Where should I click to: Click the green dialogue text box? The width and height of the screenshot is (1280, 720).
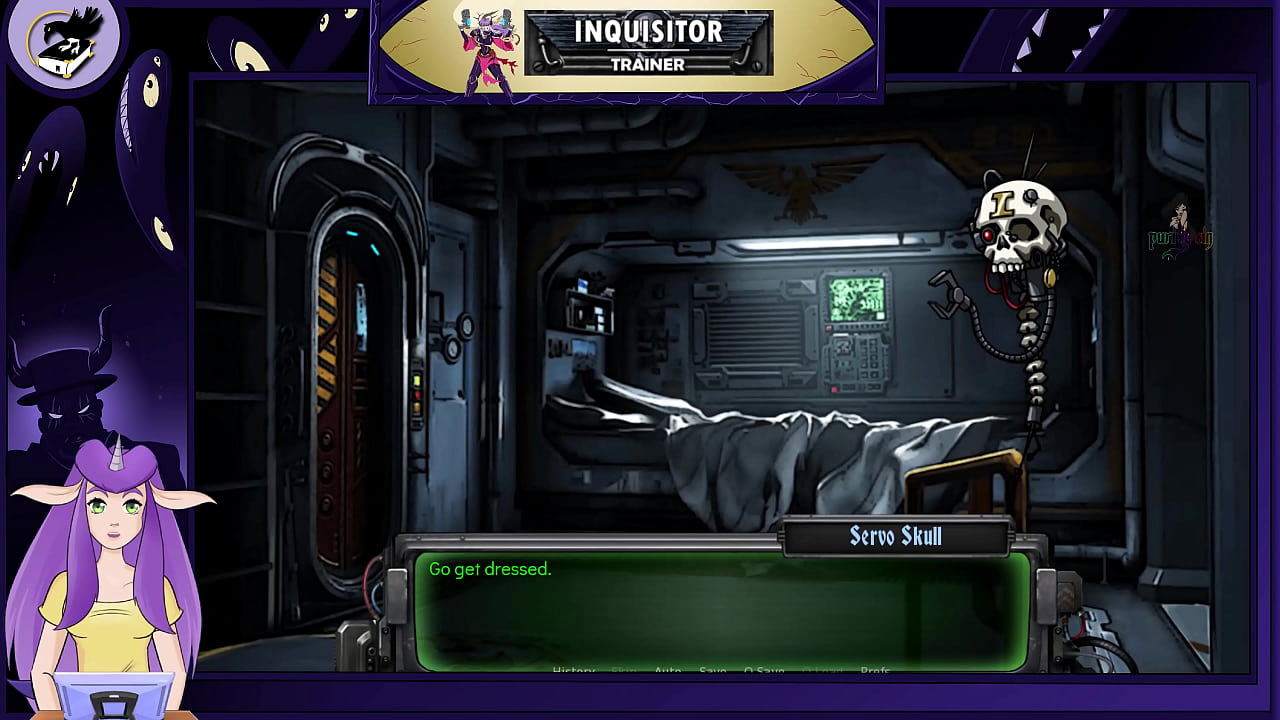click(720, 610)
